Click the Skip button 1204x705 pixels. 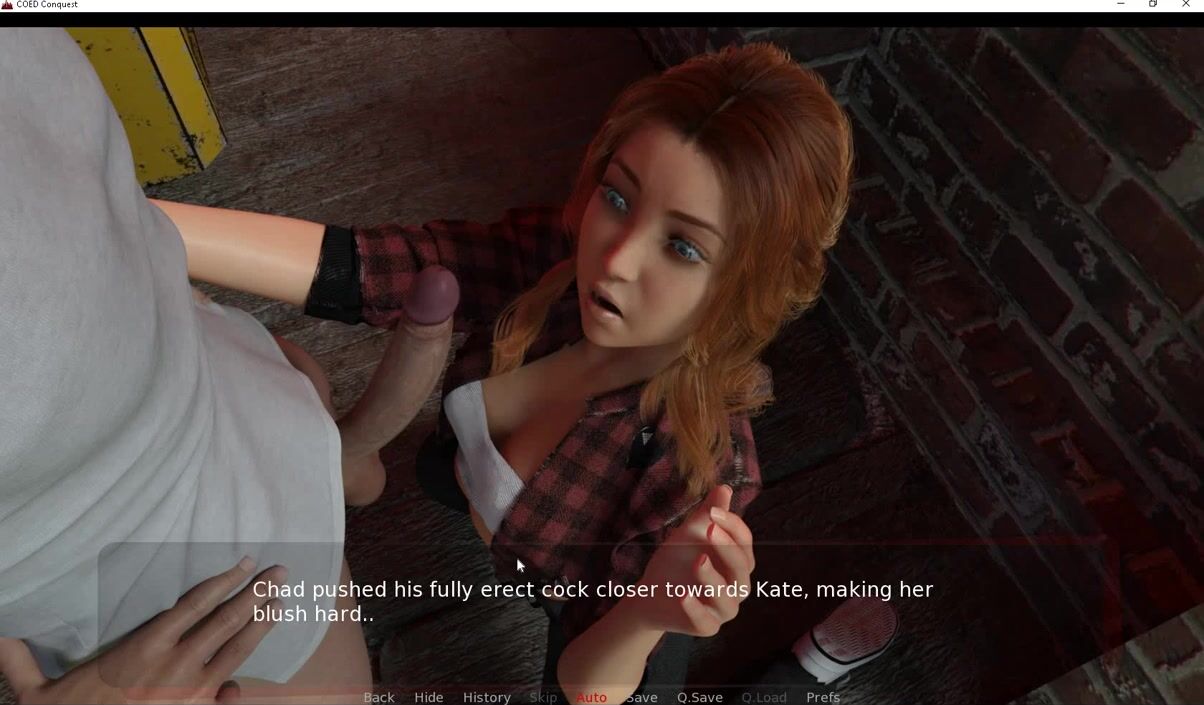543,697
